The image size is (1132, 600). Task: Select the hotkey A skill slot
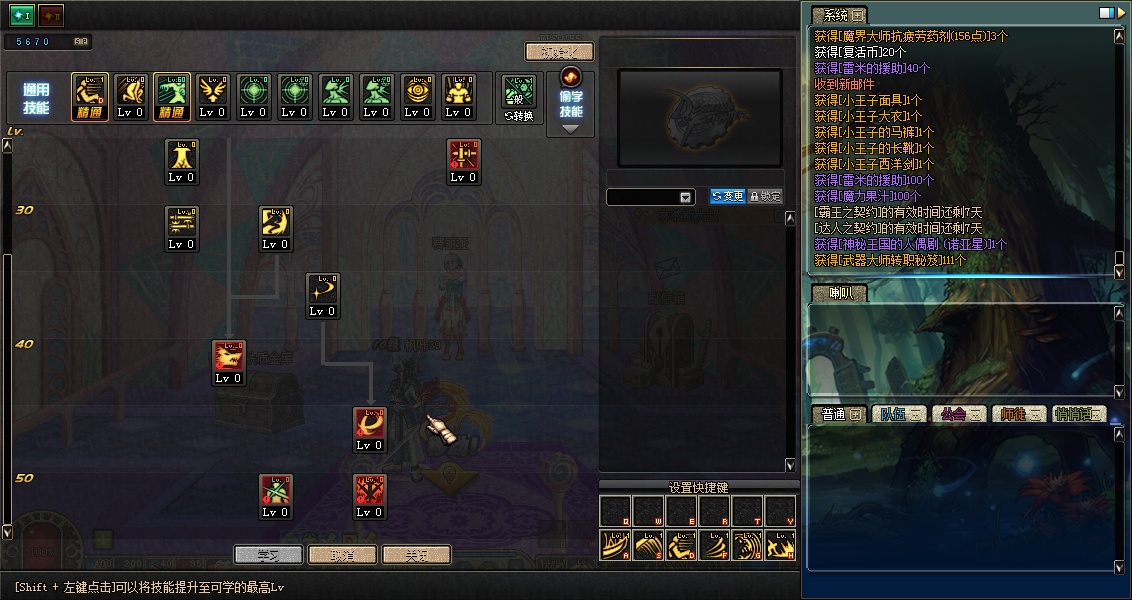pos(616,544)
